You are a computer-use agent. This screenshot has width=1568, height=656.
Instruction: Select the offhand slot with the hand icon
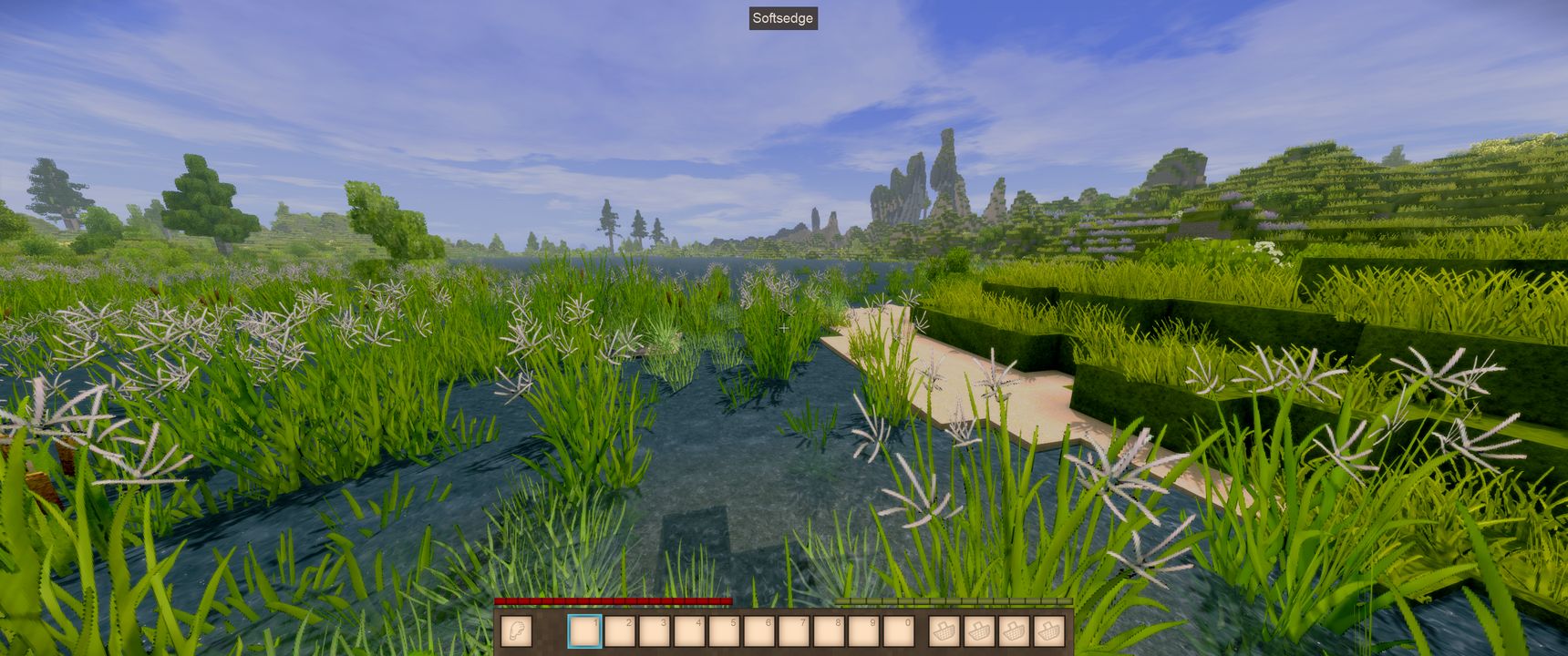(x=516, y=630)
